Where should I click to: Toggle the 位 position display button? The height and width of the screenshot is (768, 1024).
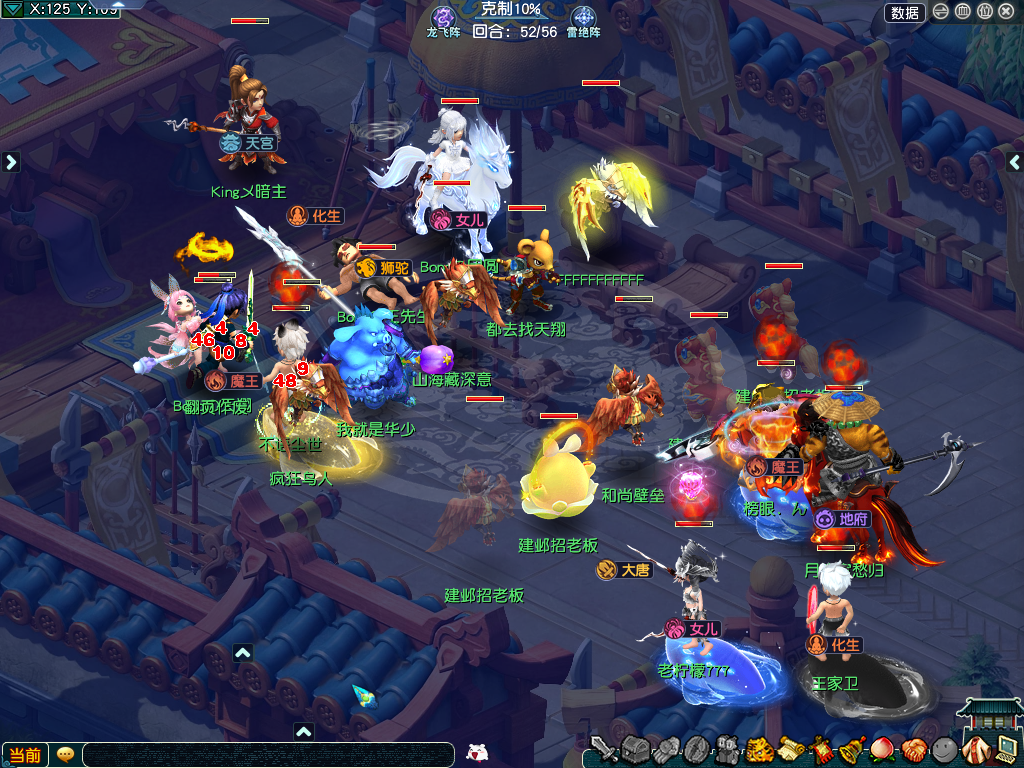pos(984,12)
